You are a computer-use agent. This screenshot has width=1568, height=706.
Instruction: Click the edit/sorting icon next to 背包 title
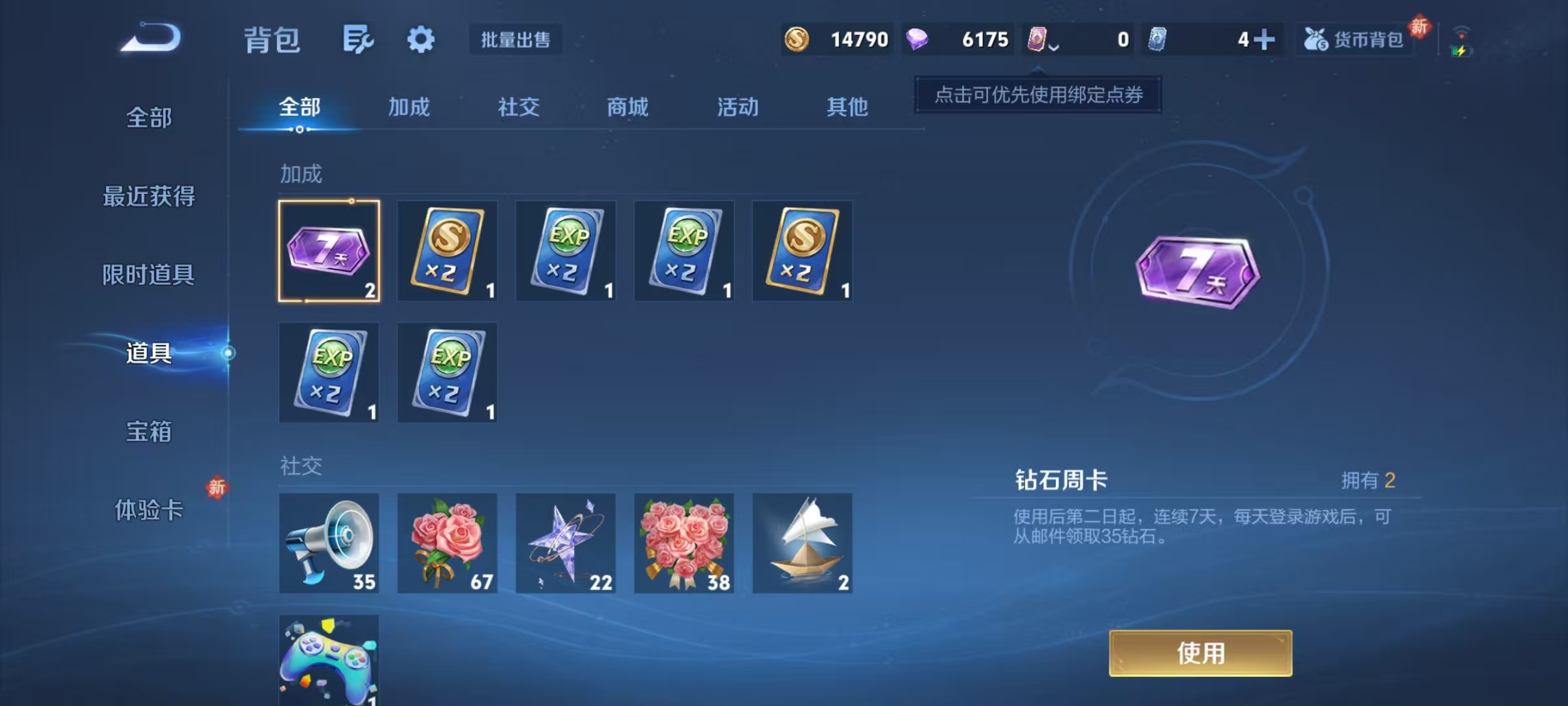coord(357,39)
